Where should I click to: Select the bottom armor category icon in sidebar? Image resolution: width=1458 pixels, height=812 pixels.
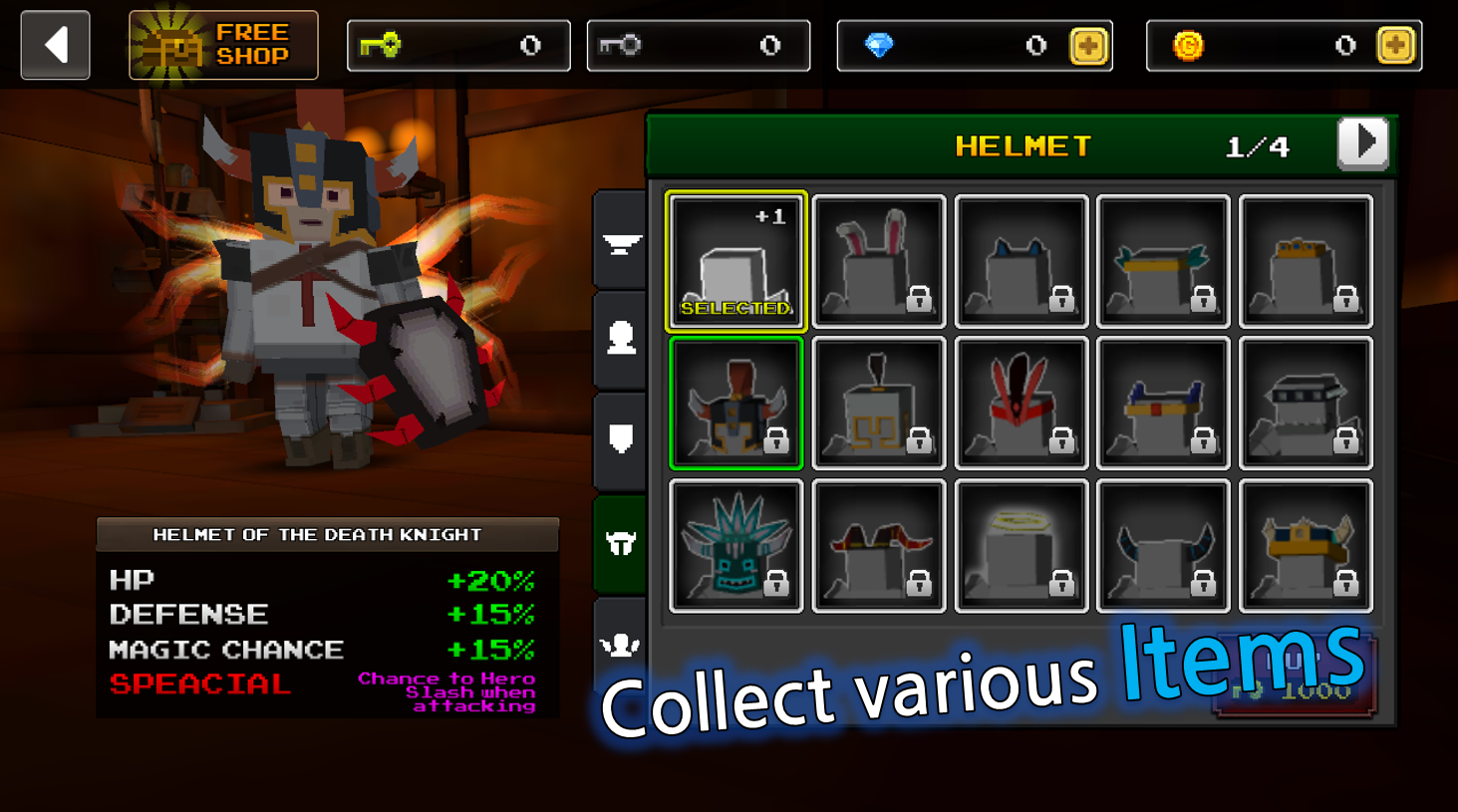coord(620,646)
